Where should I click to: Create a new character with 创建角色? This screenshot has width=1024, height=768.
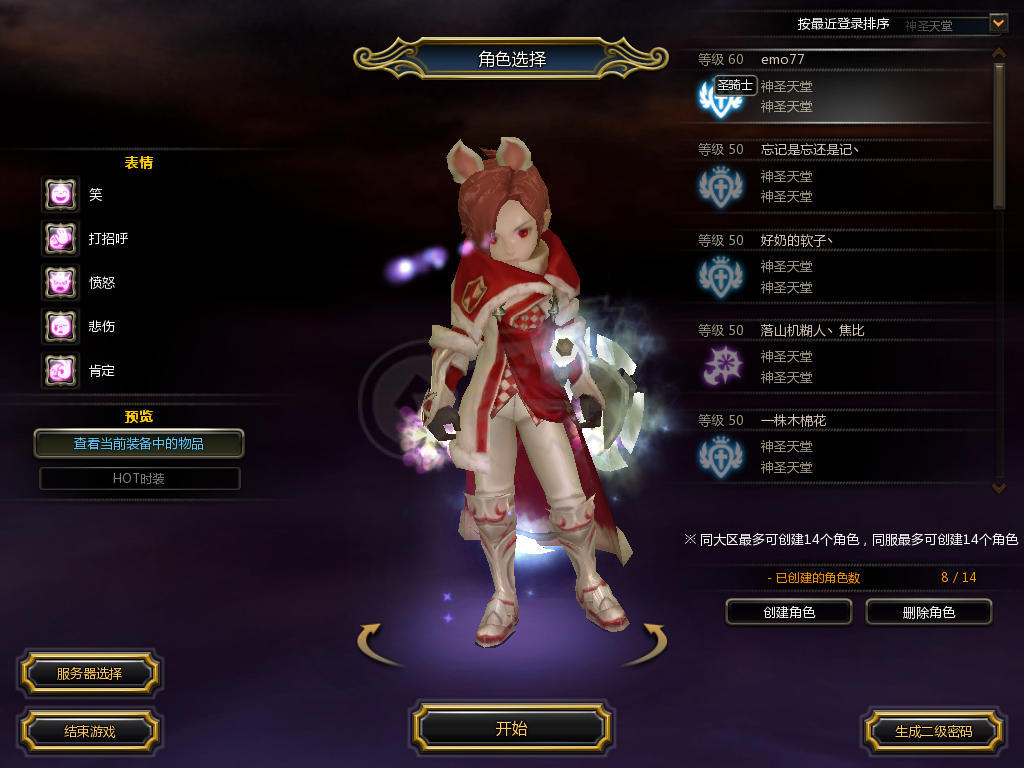pyautogui.click(x=788, y=612)
